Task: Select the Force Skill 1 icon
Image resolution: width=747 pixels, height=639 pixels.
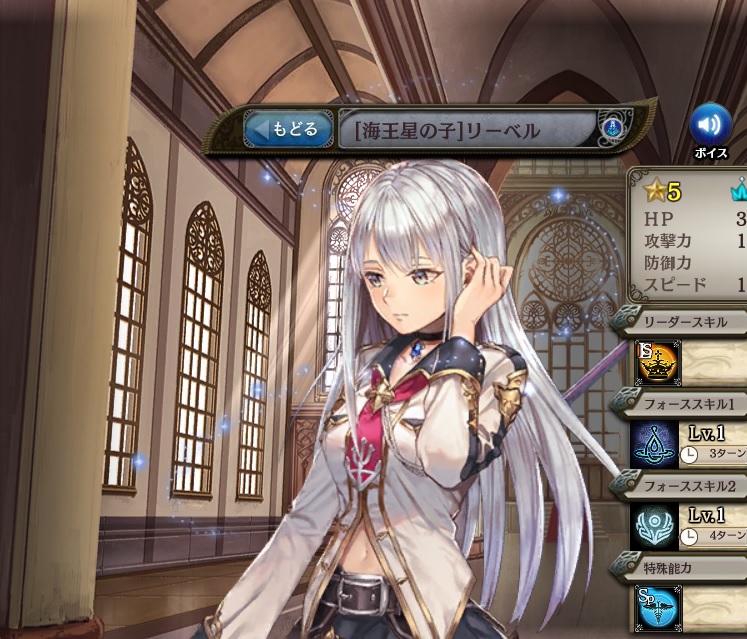Action: pos(656,443)
